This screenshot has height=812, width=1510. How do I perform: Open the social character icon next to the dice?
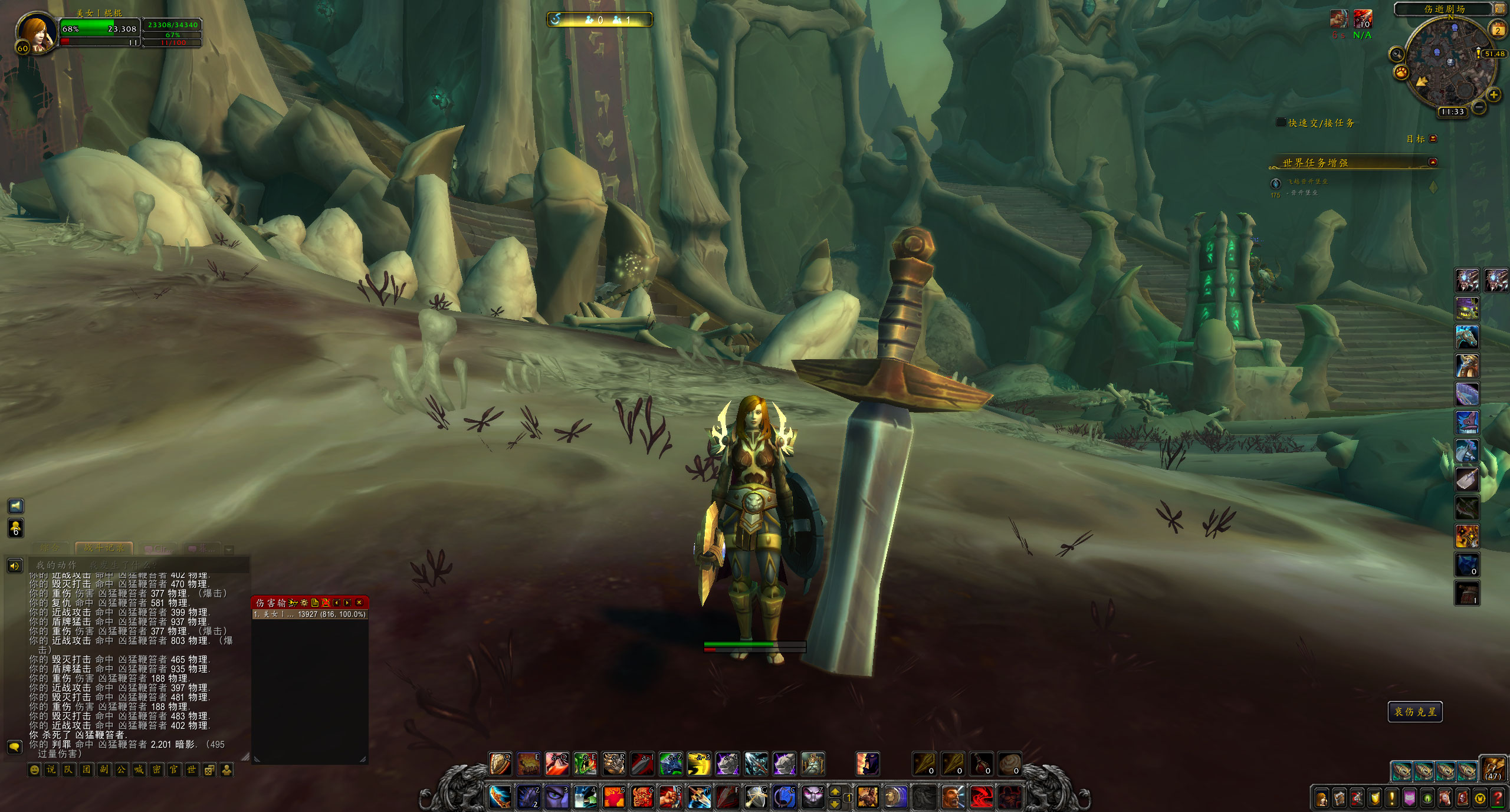227,768
